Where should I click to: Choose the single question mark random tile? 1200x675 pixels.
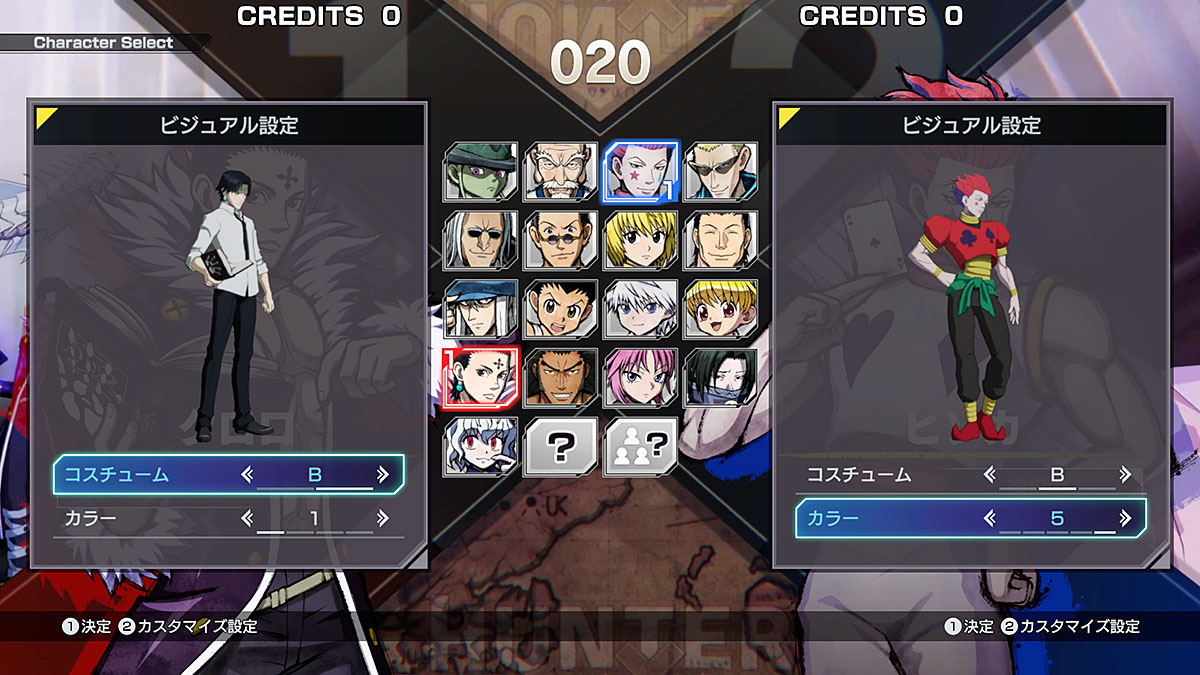560,446
